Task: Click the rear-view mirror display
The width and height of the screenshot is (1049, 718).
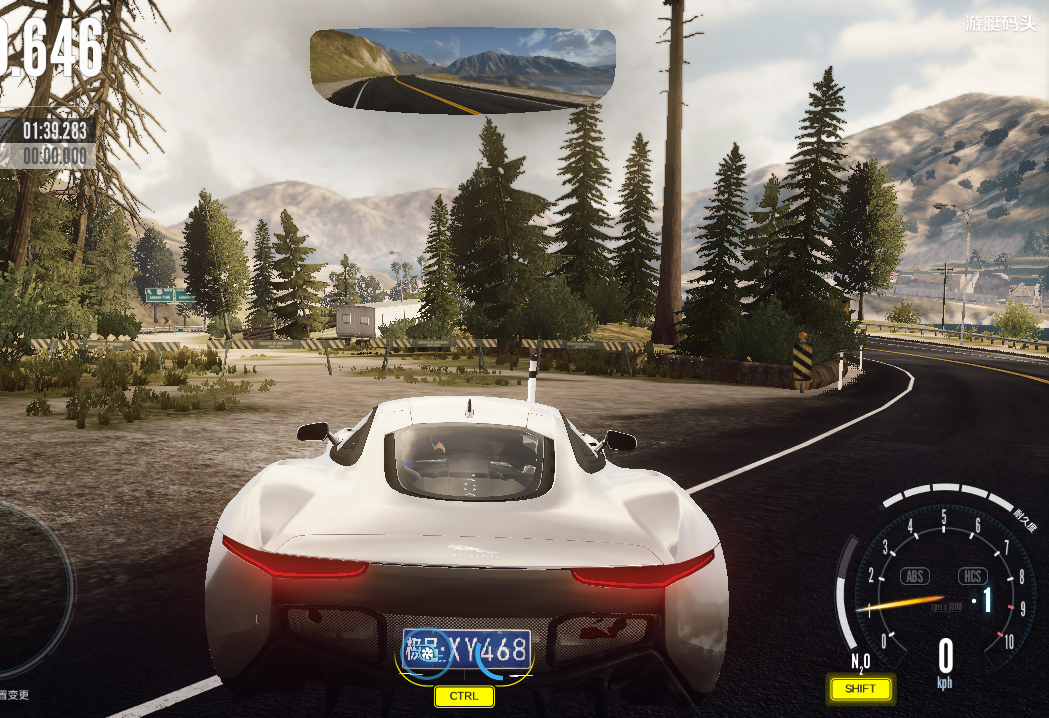Action: click(x=462, y=67)
